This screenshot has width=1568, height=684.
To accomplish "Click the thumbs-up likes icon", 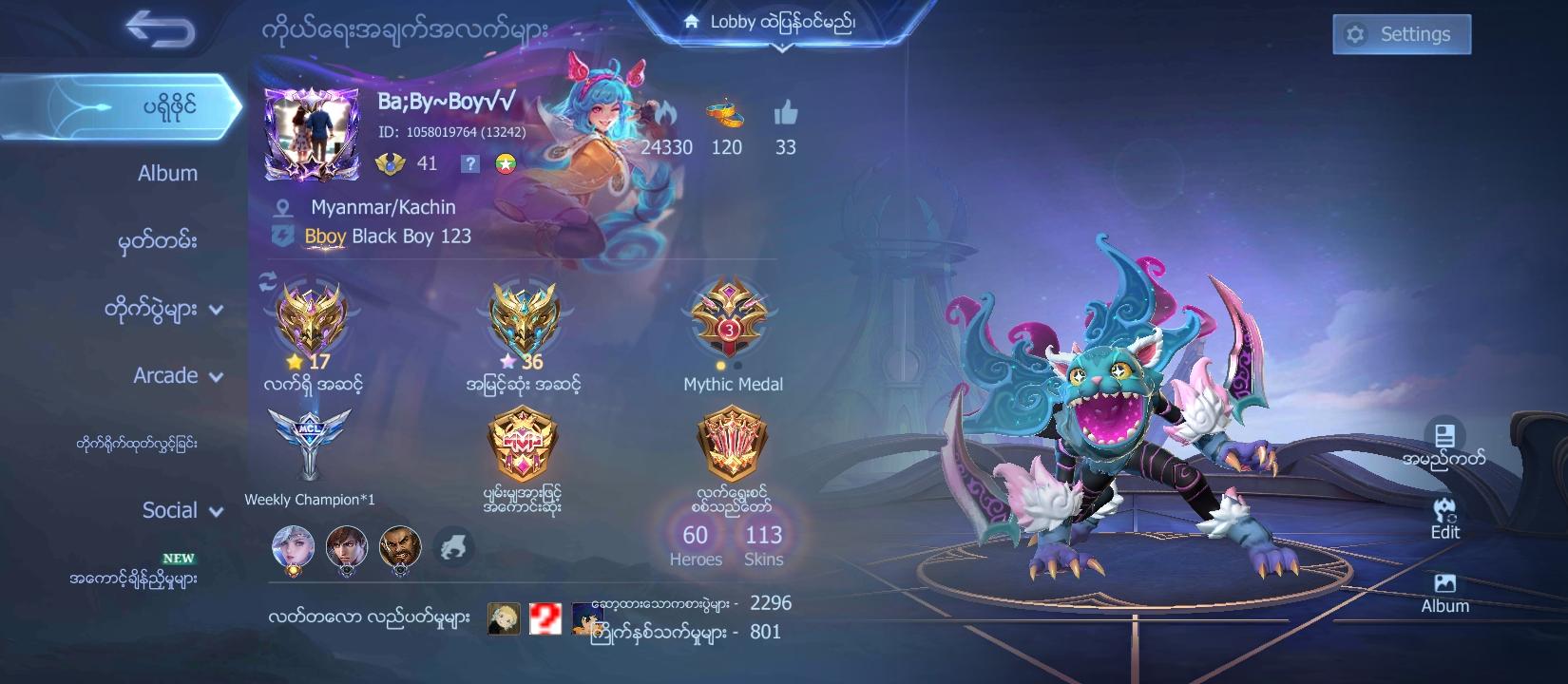I will 785,111.
